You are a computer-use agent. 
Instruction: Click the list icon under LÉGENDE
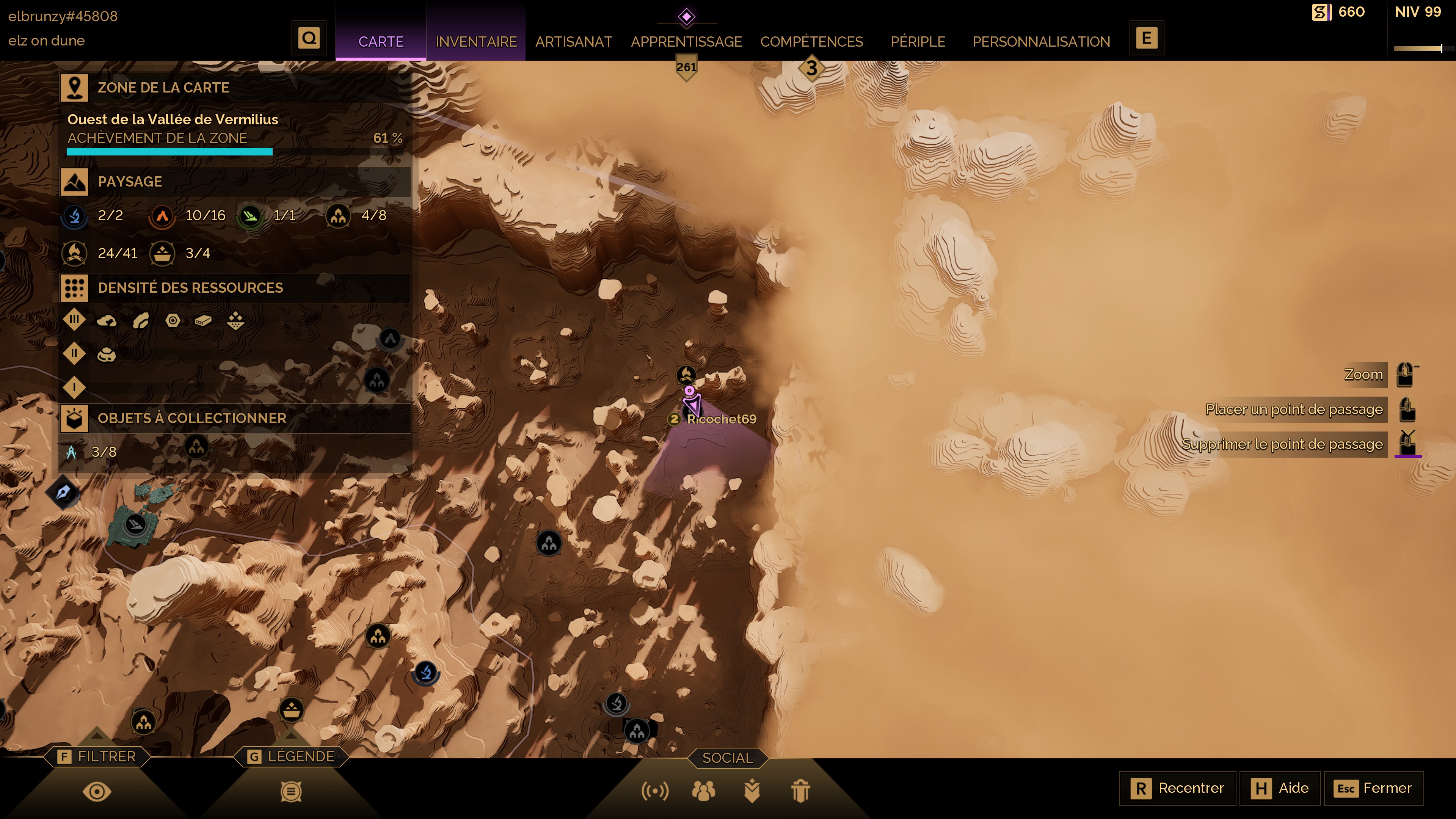291,791
